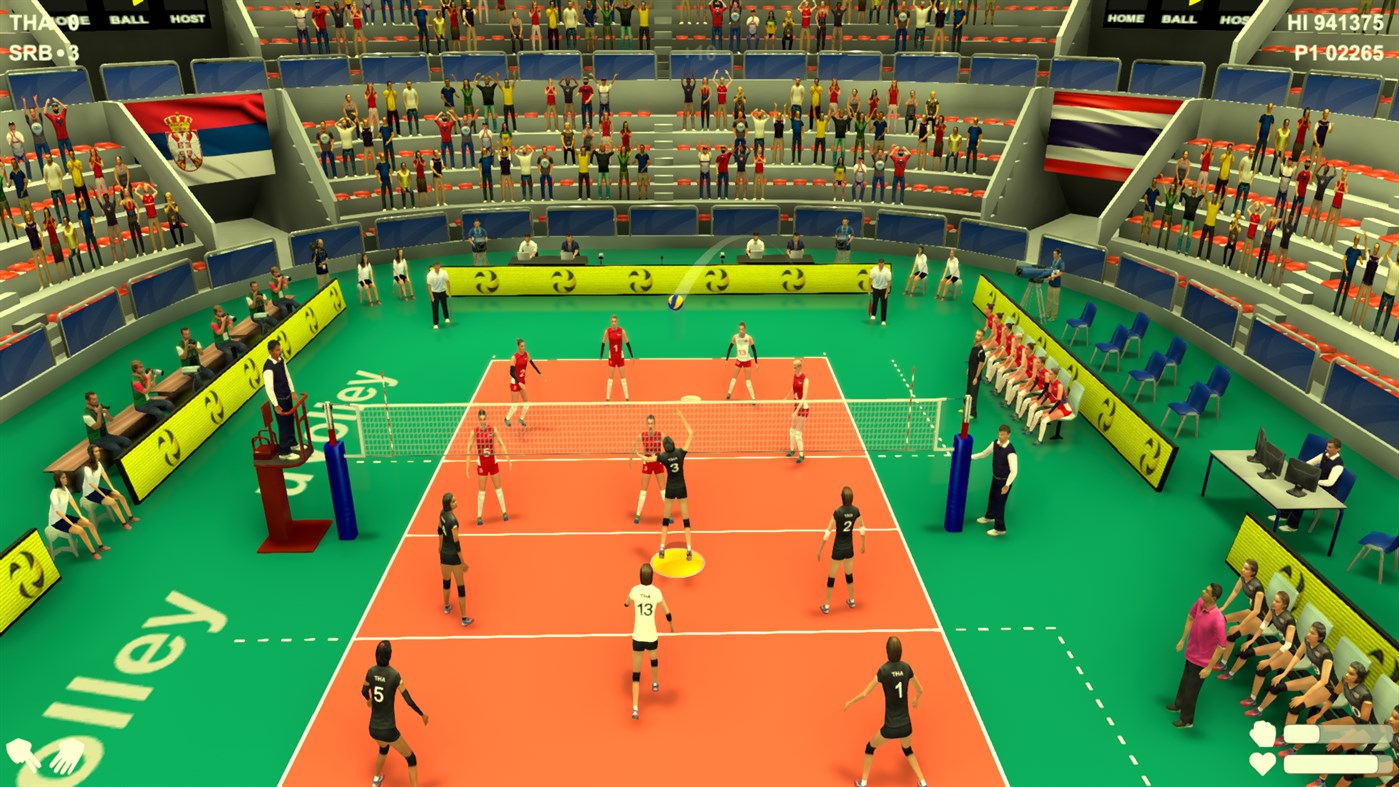Image resolution: width=1399 pixels, height=787 pixels.
Task: Click the HOME label on the right scoreboard
Action: tap(1125, 18)
